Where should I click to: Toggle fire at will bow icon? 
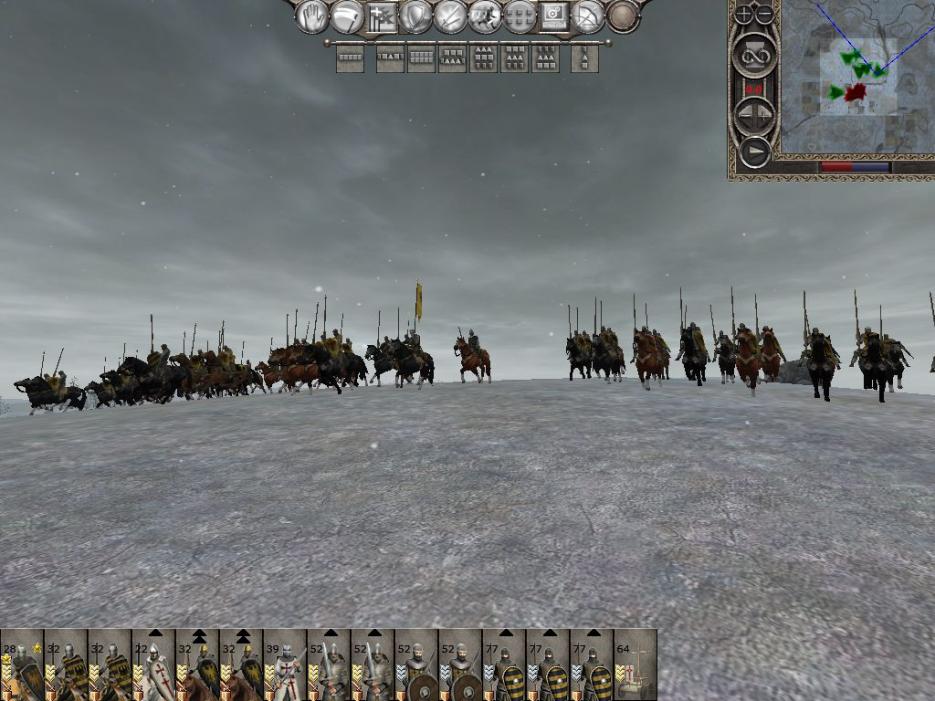tap(588, 16)
